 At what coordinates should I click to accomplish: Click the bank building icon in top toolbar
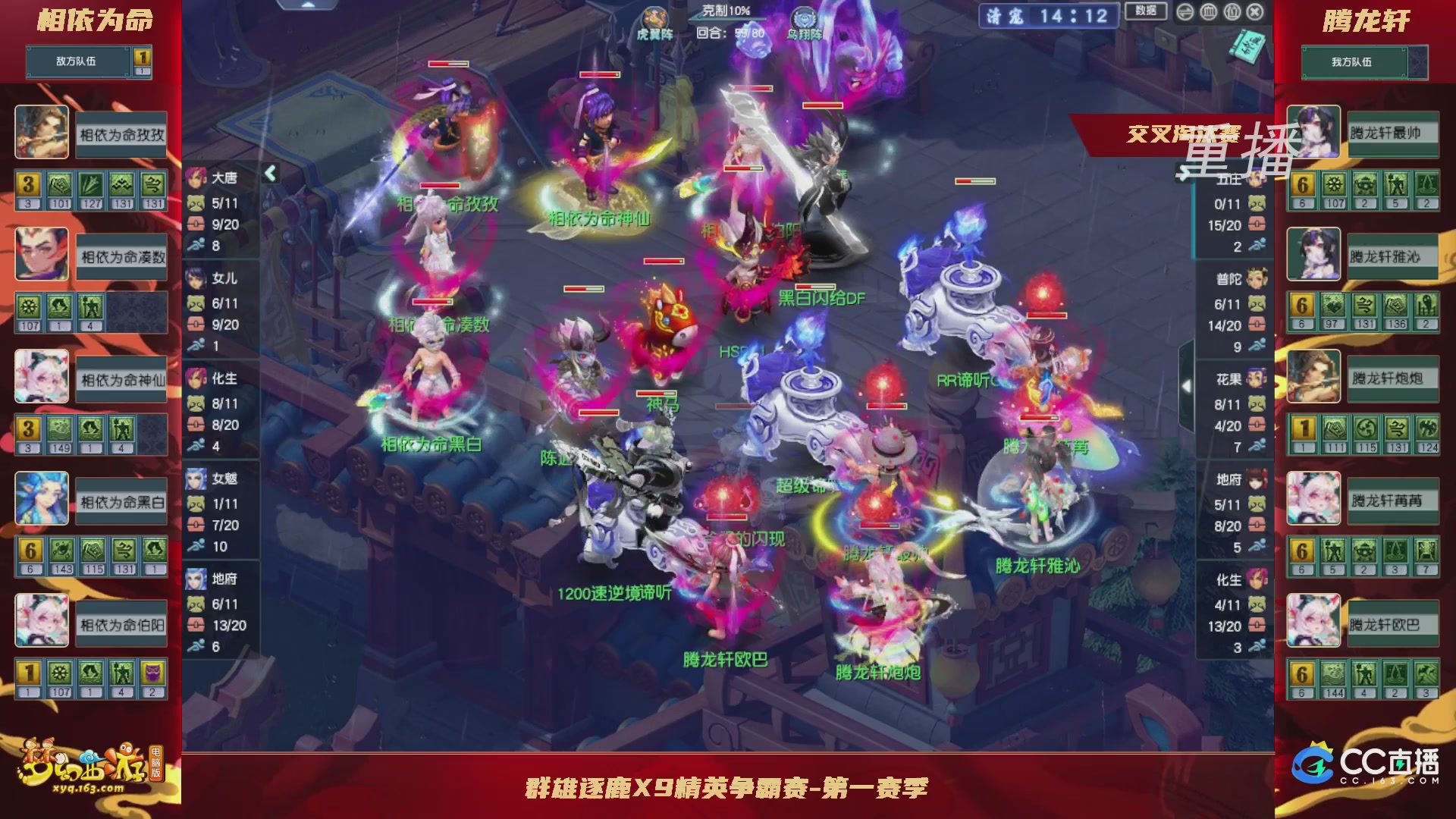click(x=1207, y=12)
